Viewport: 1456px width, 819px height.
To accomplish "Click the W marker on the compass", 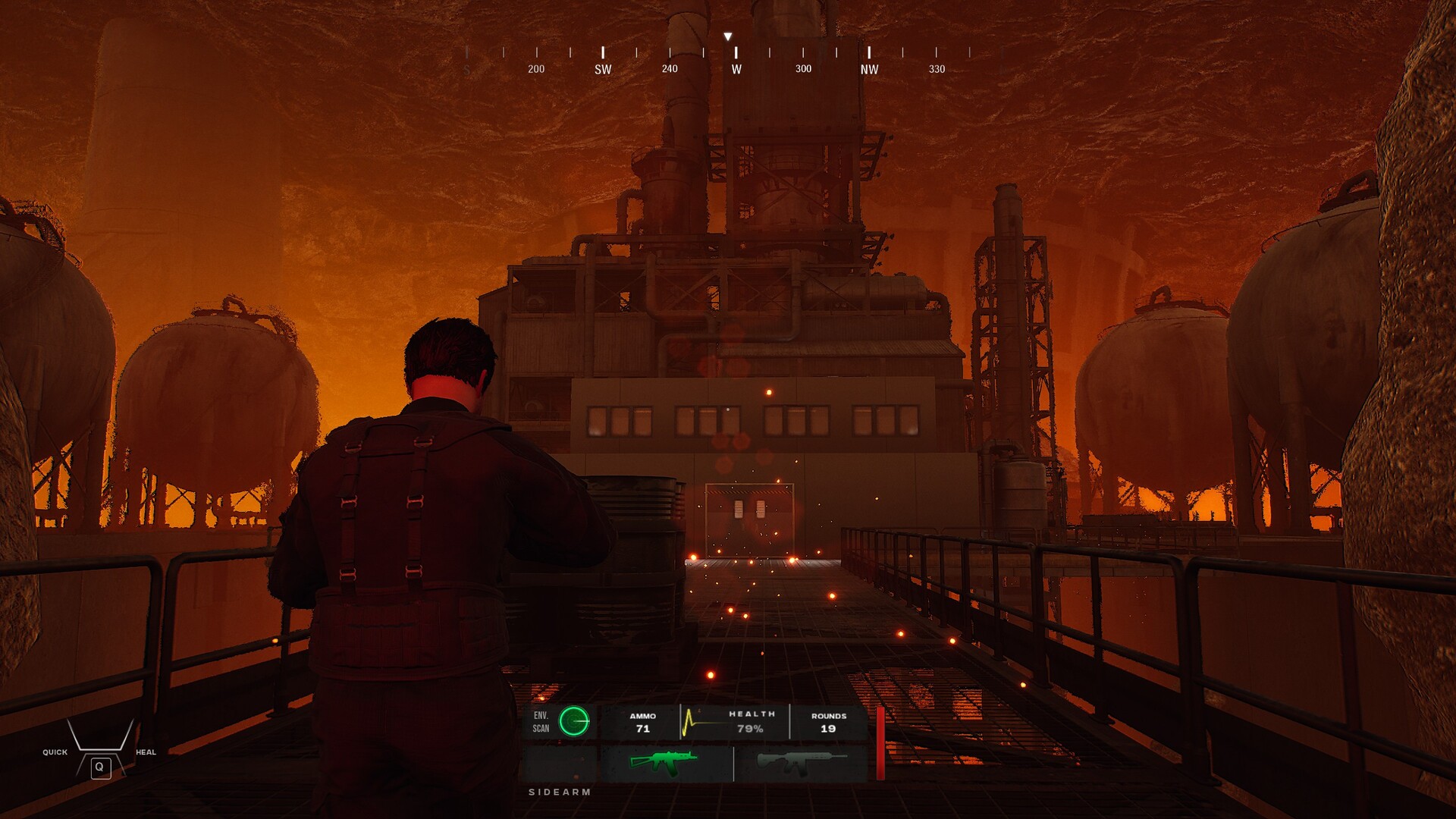I will coord(736,69).
